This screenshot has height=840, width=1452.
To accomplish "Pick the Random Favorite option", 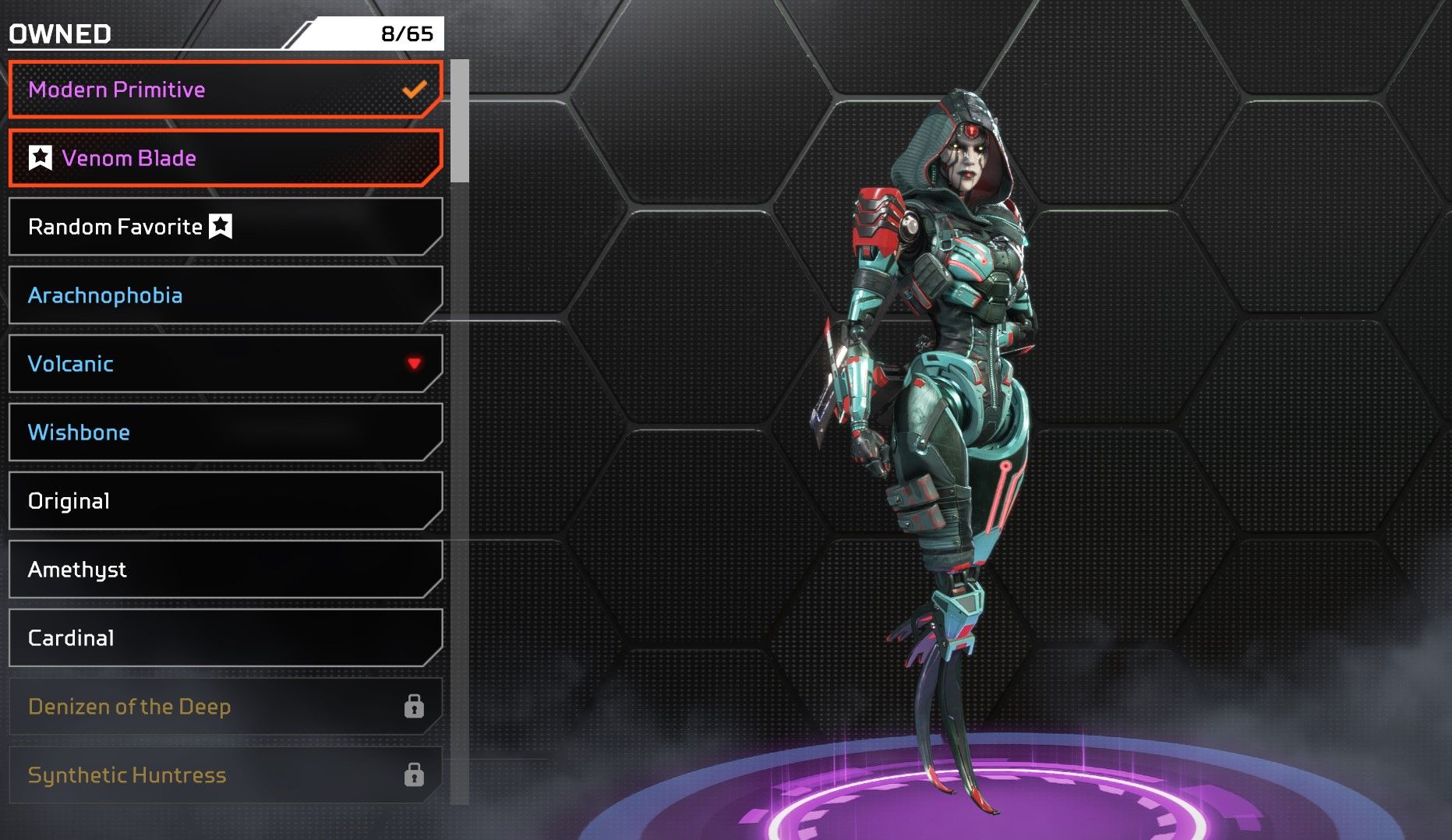I will pyautogui.click(x=224, y=227).
